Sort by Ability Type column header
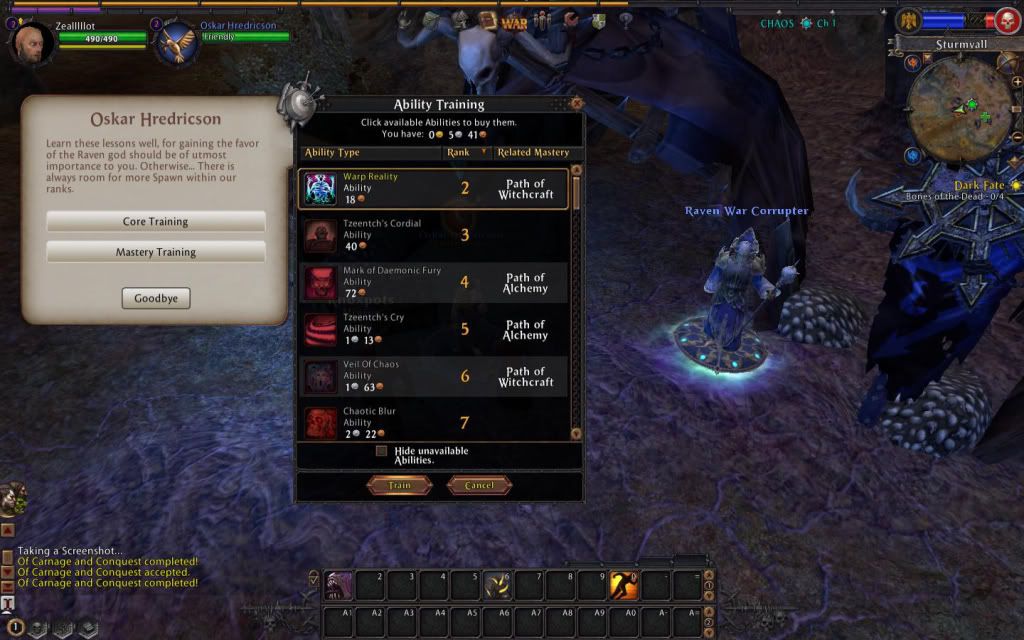 tap(370, 153)
